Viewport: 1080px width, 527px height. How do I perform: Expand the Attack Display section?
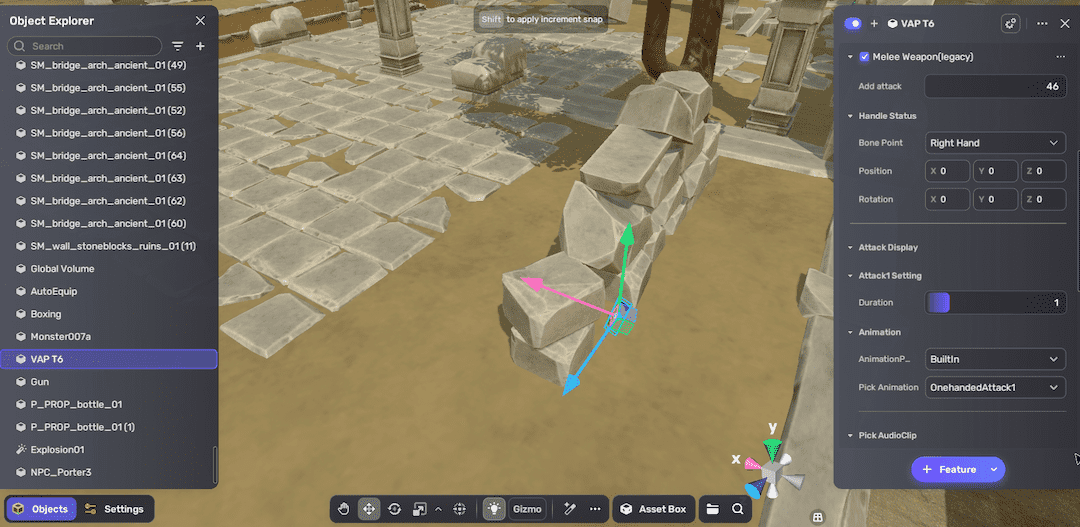(887, 247)
